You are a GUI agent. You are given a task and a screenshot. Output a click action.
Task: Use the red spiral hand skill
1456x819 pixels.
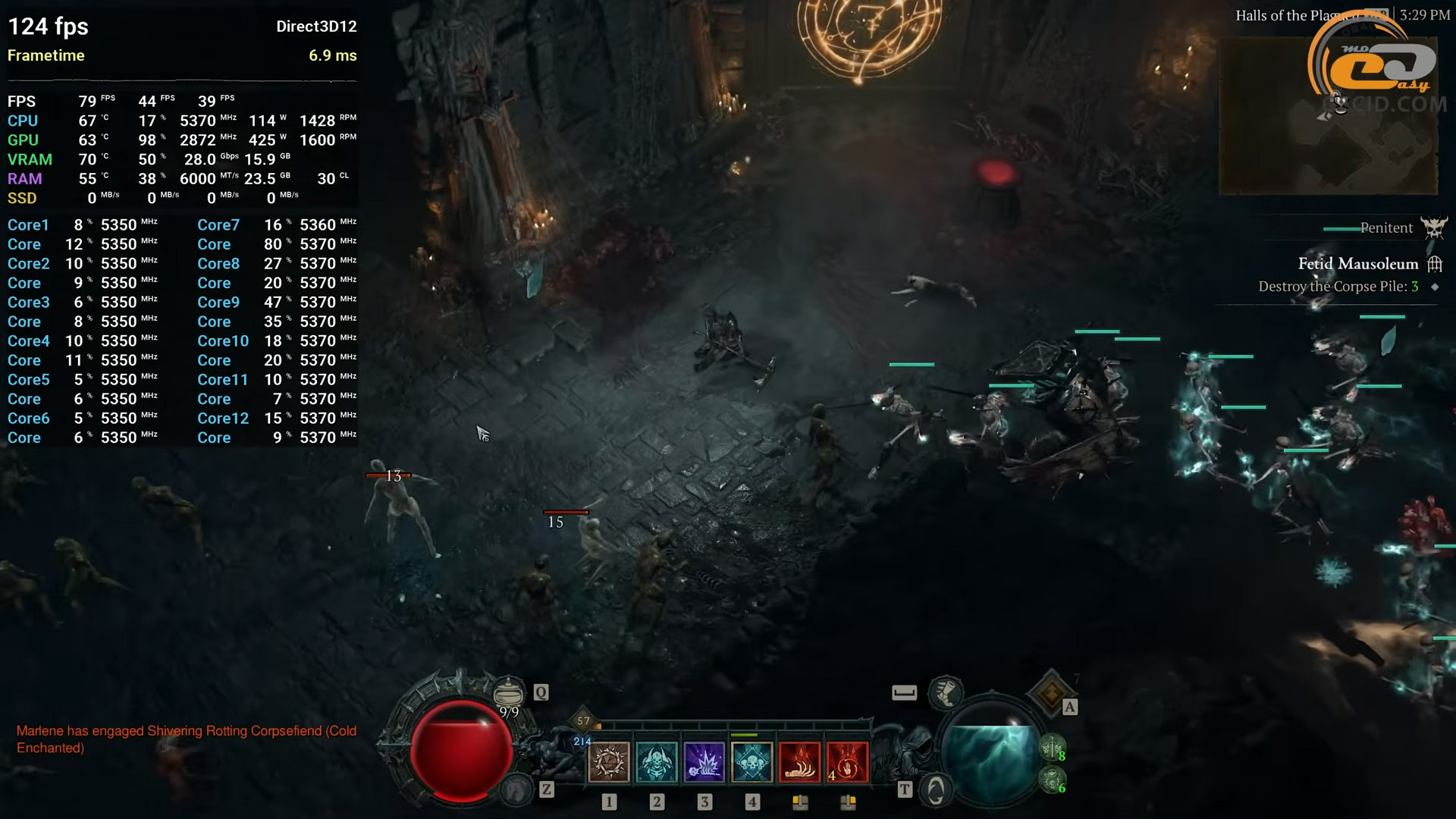(847, 762)
